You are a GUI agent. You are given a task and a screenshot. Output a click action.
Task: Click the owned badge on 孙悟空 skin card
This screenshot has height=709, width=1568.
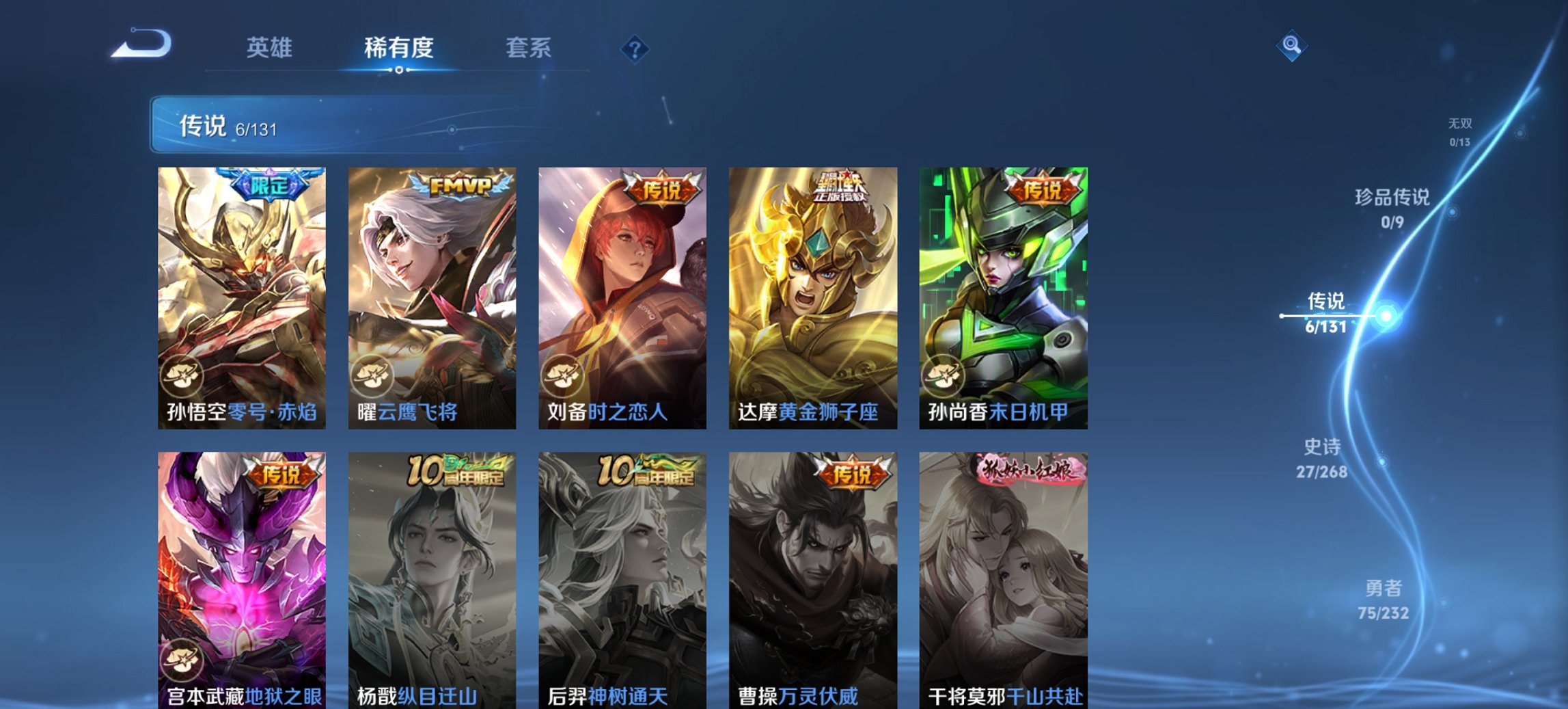pos(182,374)
